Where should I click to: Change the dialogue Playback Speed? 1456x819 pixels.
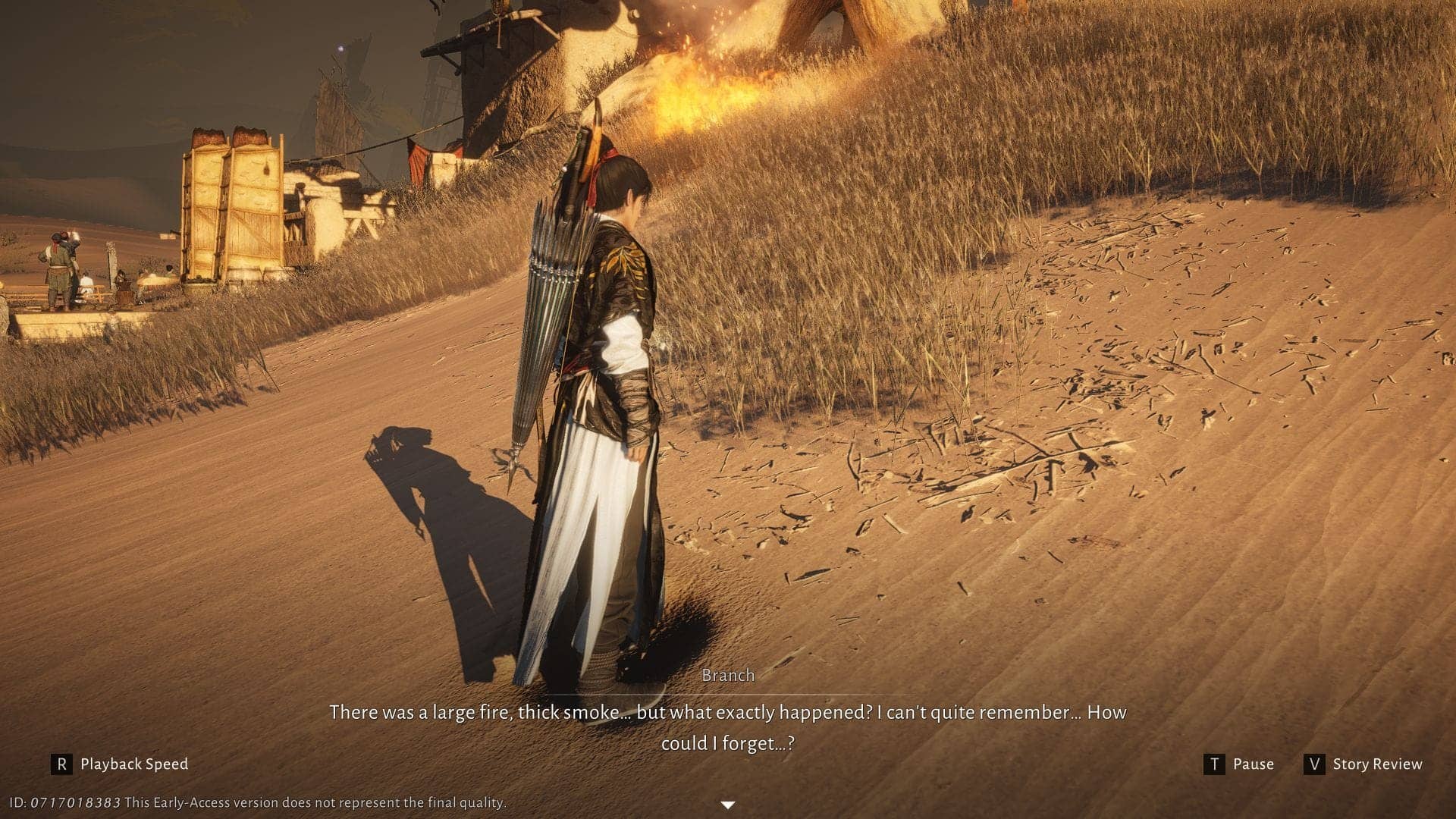(120, 764)
